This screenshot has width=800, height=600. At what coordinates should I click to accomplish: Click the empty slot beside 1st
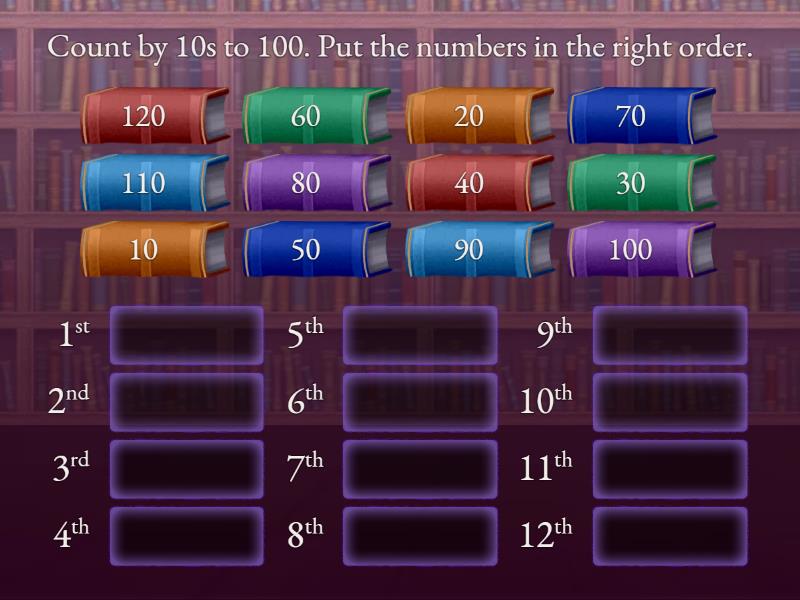(x=186, y=335)
